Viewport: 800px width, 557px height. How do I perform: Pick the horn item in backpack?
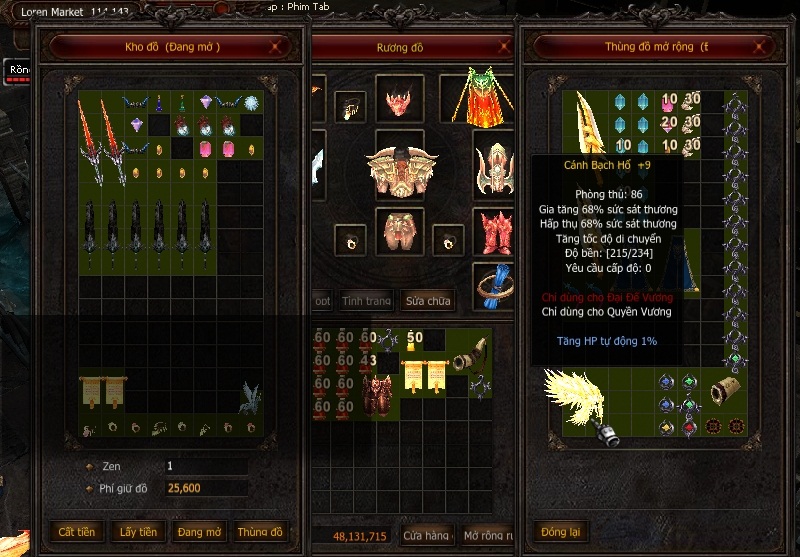[469, 352]
